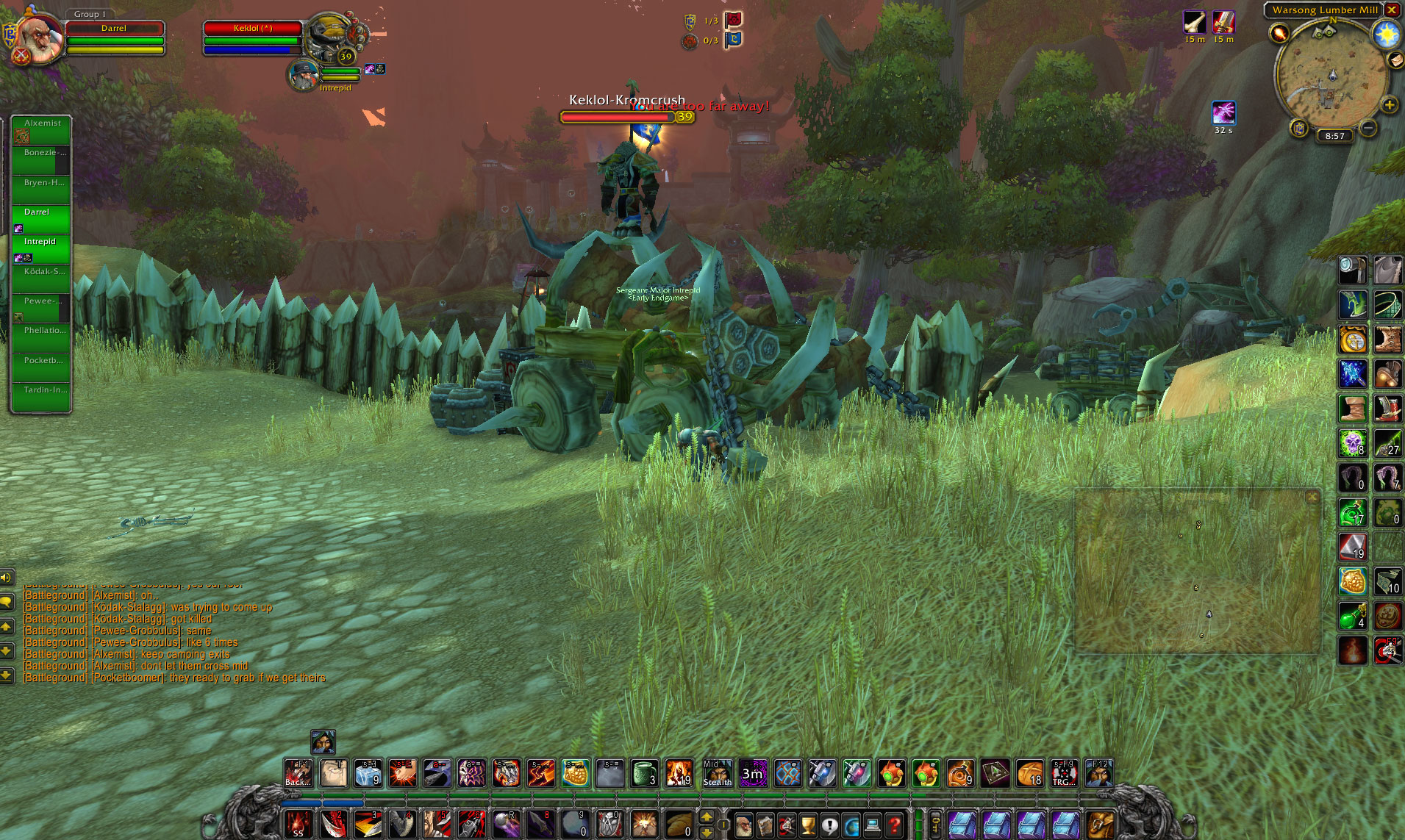
Task: Activate the Stealth ability
Action: click(717, 773)
